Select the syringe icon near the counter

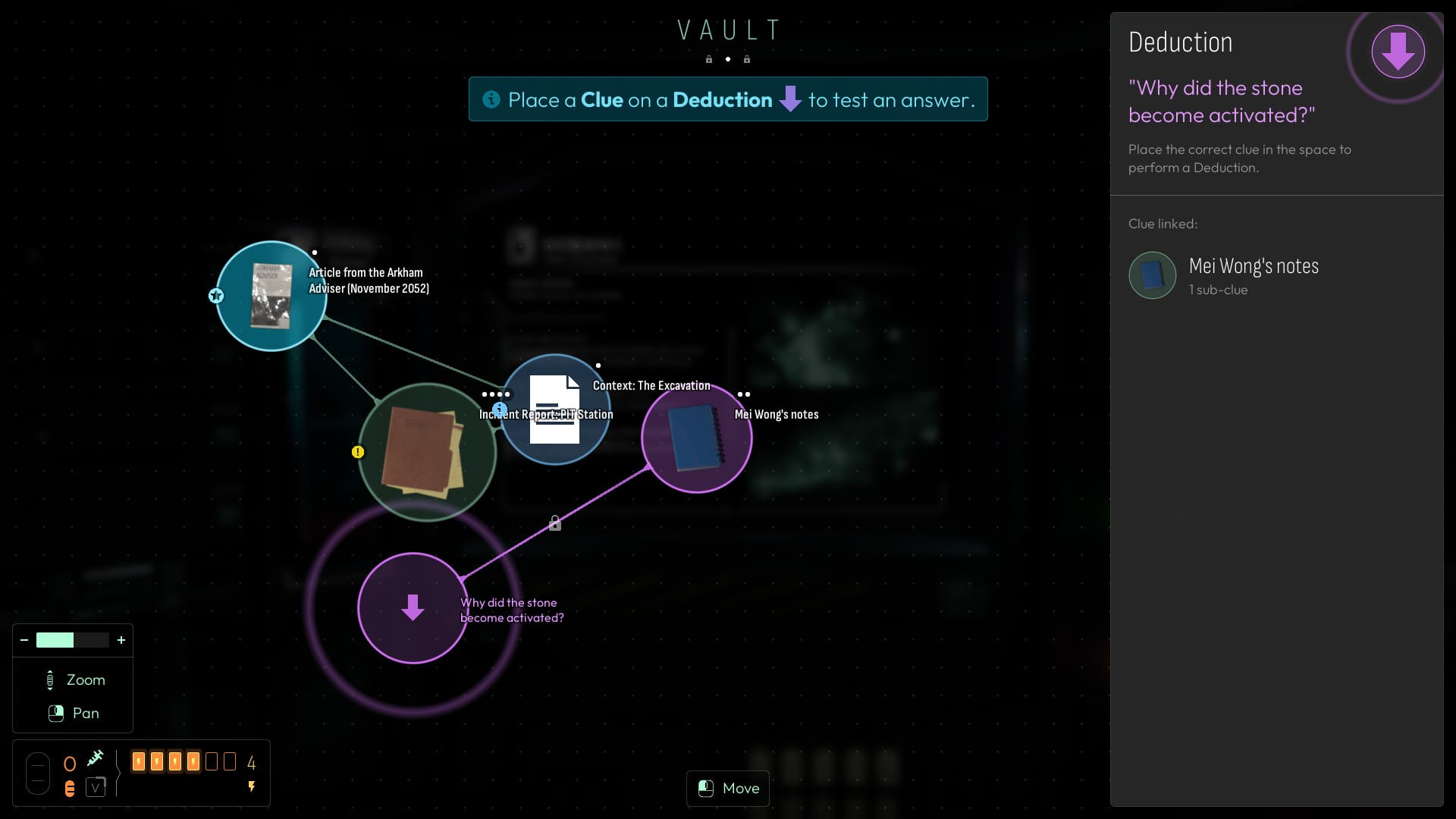pyautogui.click(x=96, y=758)
